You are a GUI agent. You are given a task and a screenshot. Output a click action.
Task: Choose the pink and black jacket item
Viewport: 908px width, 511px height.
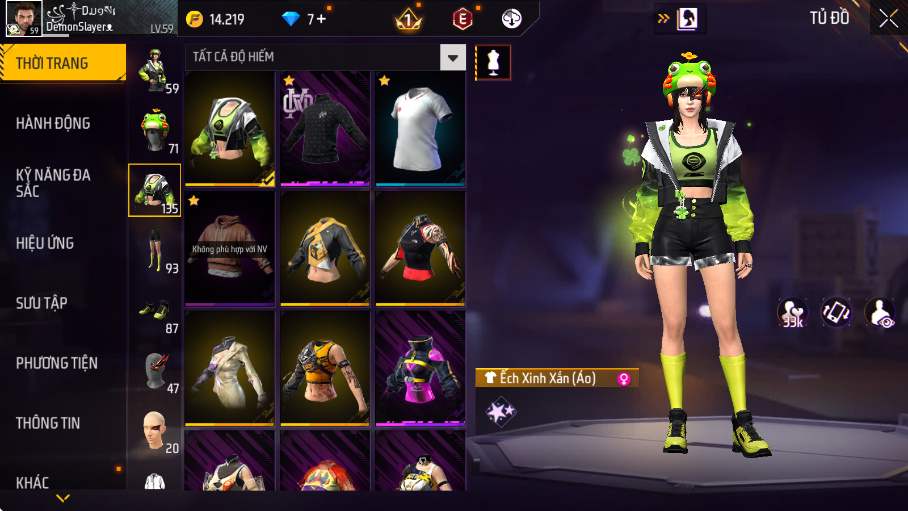[420, 367]
